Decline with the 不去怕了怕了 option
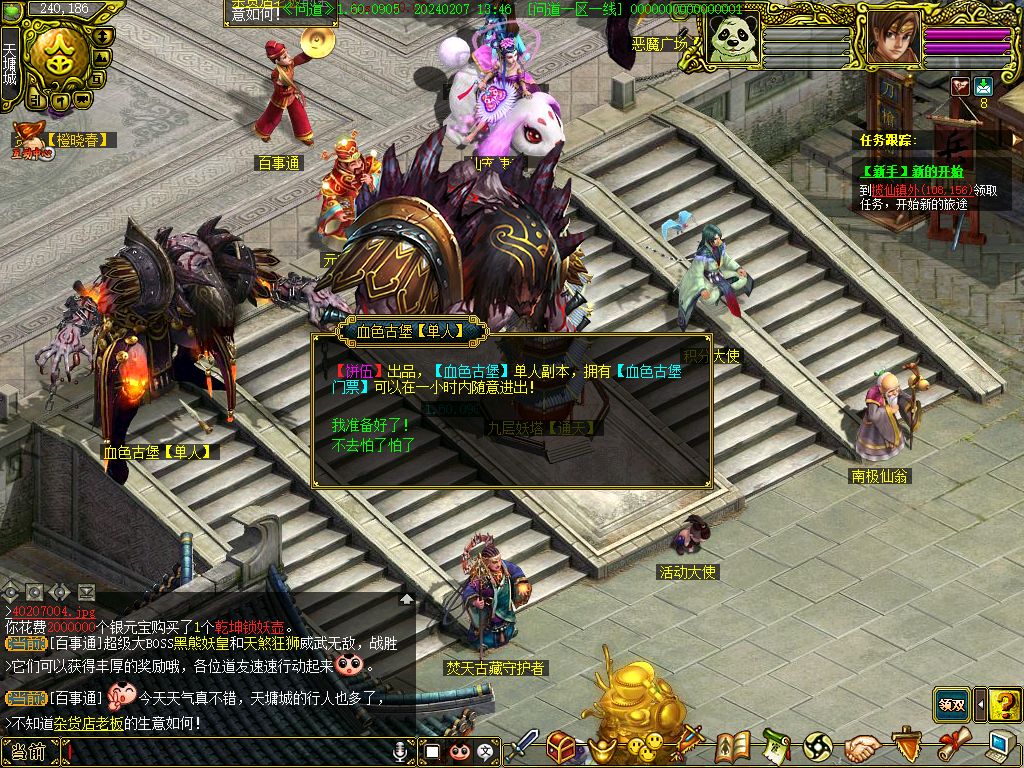This screenshot has width=1024, height=768. (x=373, y=445)
